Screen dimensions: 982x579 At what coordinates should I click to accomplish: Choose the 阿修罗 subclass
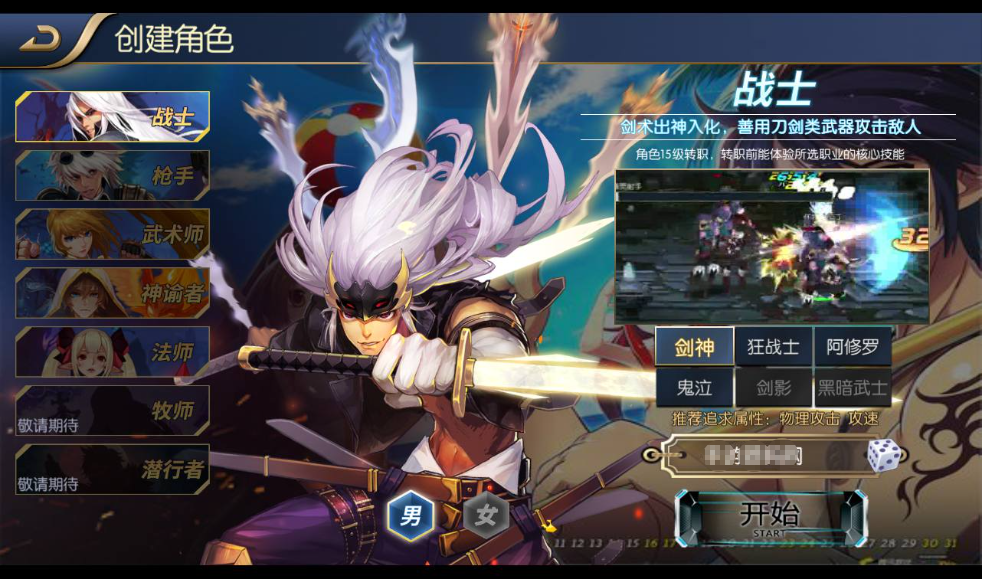(x=852, y=347)
